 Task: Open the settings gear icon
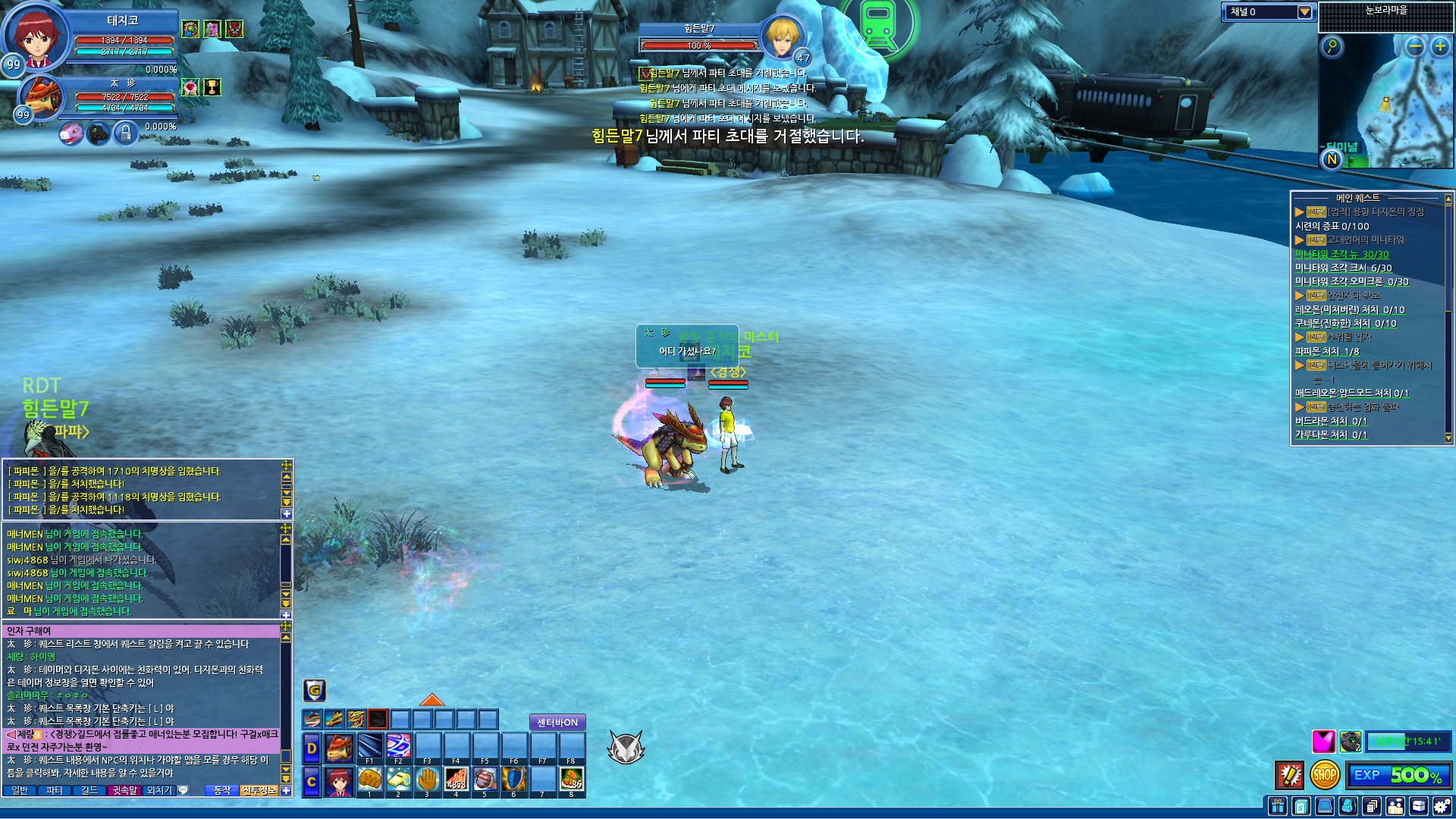[1443, 806]
